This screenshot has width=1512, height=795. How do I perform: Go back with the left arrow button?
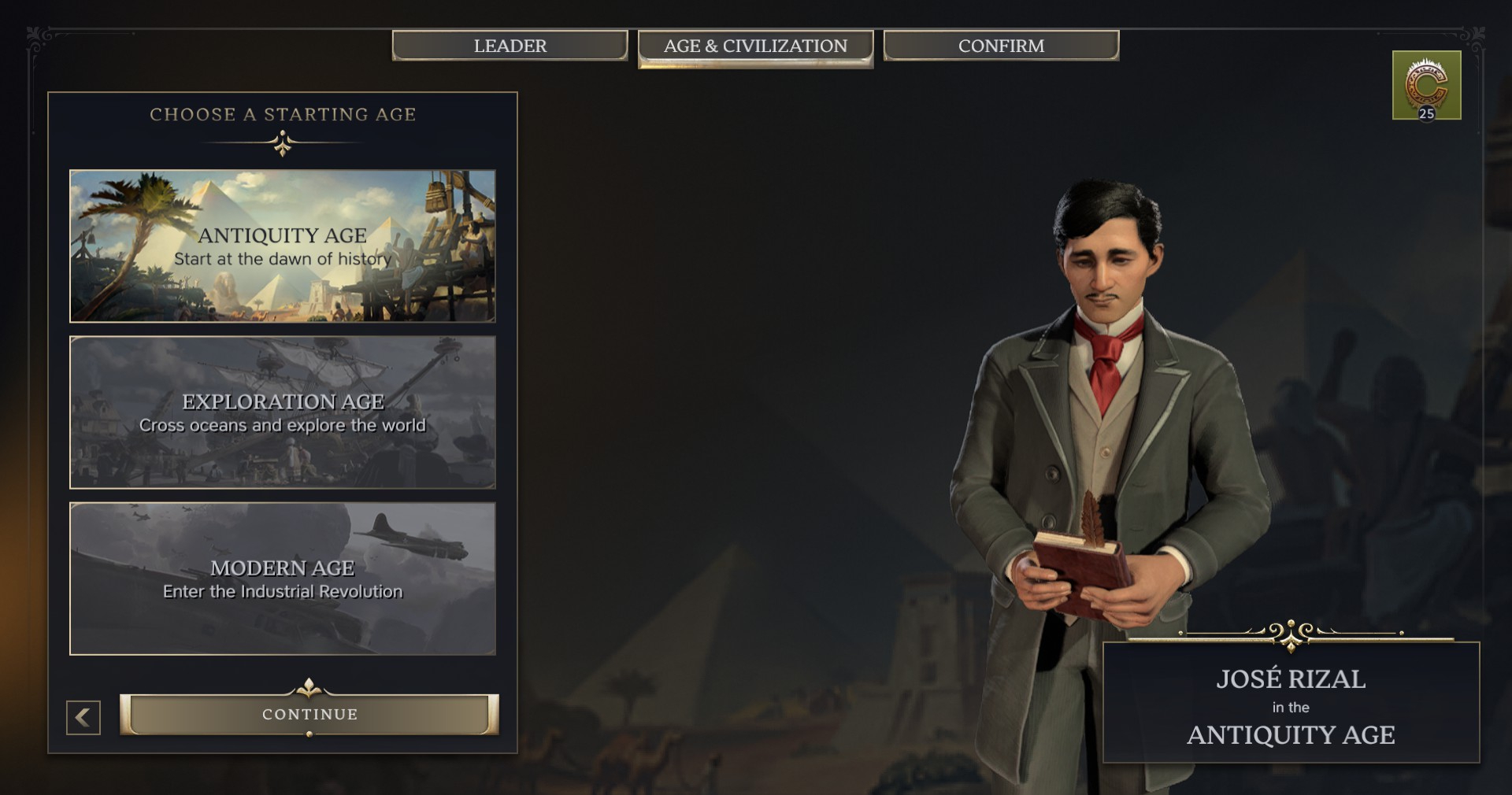click(83, 717)
